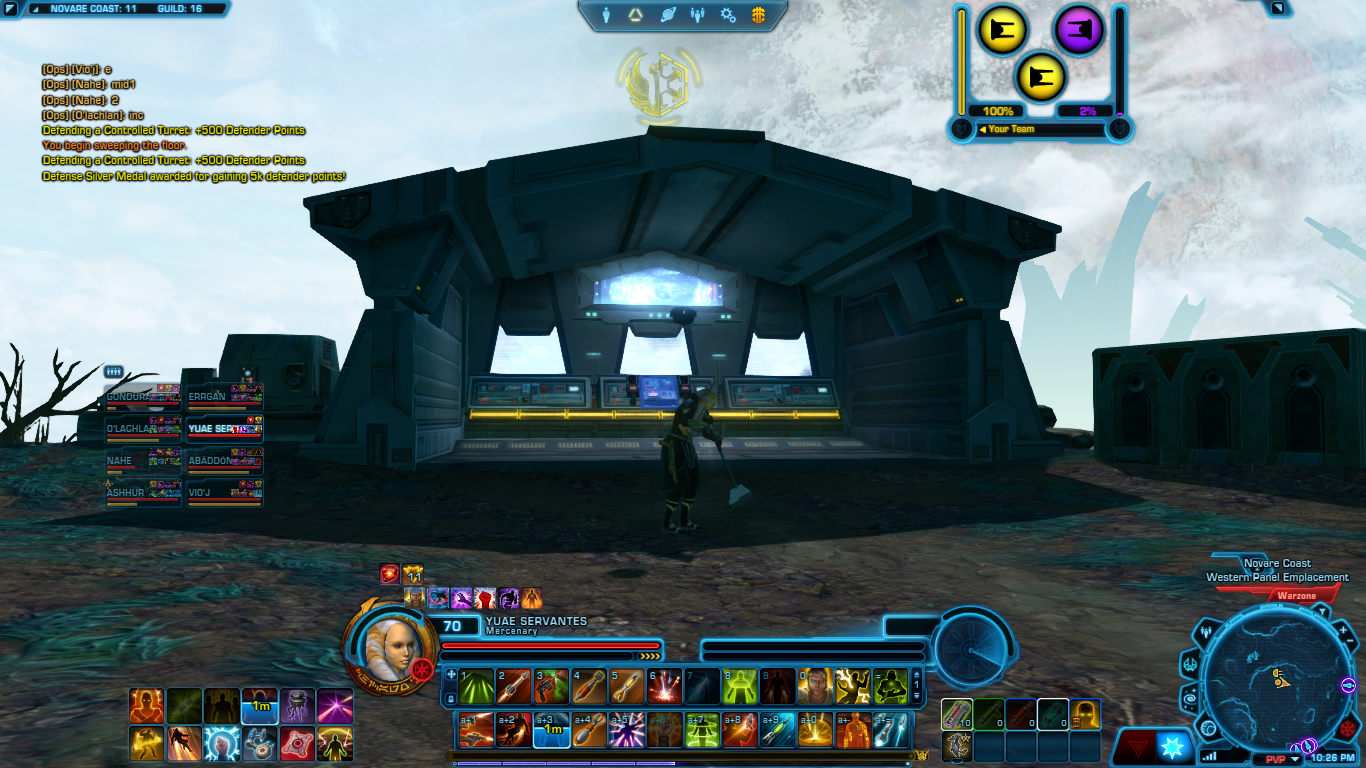Fire the blue-and-yellow missile ability on alt+9
Screen dimensions: 1366x768
[777, 730]
